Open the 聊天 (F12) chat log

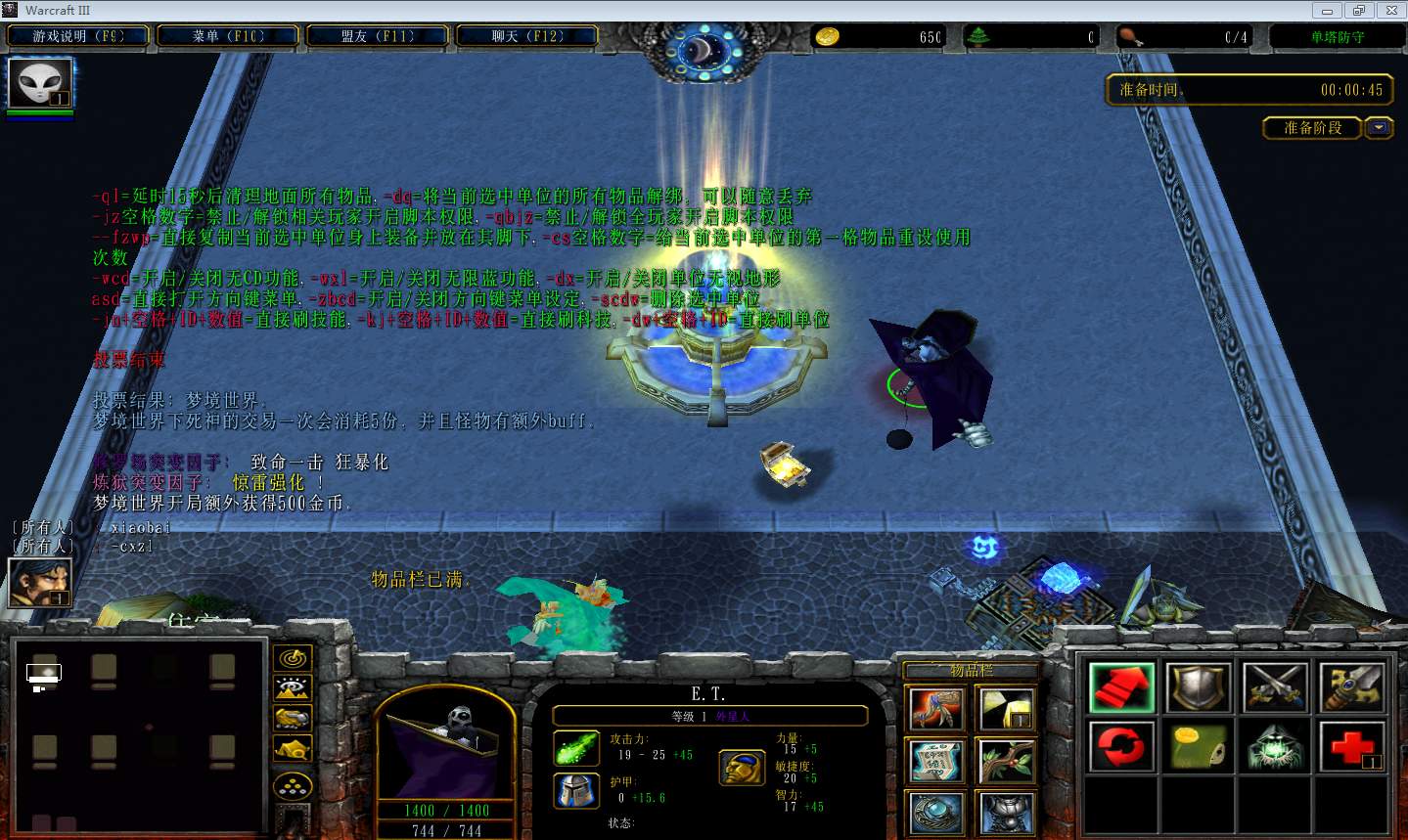(x=527, y=36)
